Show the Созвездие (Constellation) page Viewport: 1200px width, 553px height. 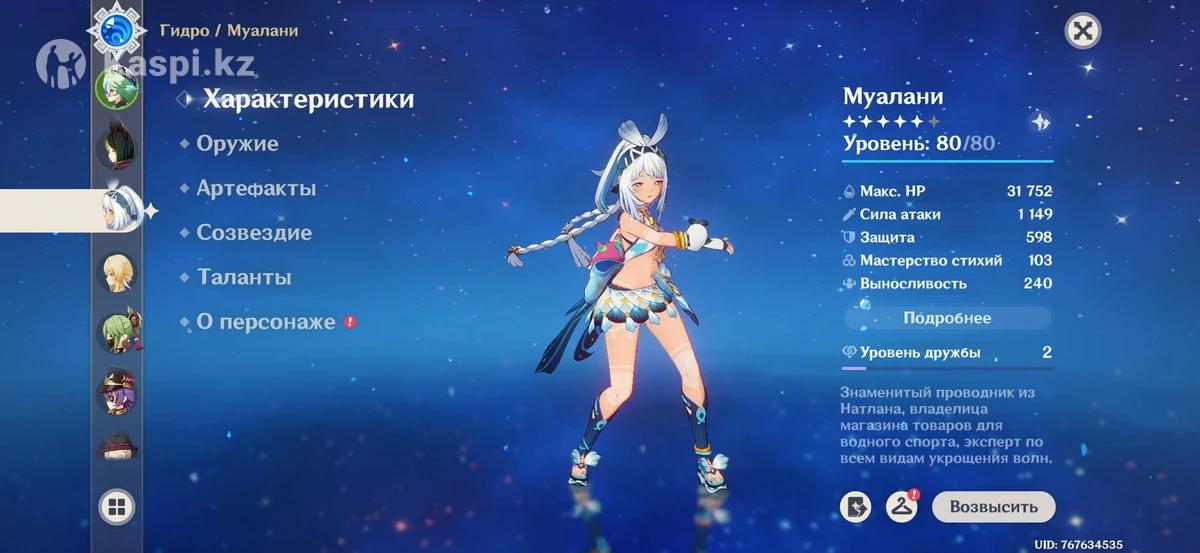coord(254,233)
